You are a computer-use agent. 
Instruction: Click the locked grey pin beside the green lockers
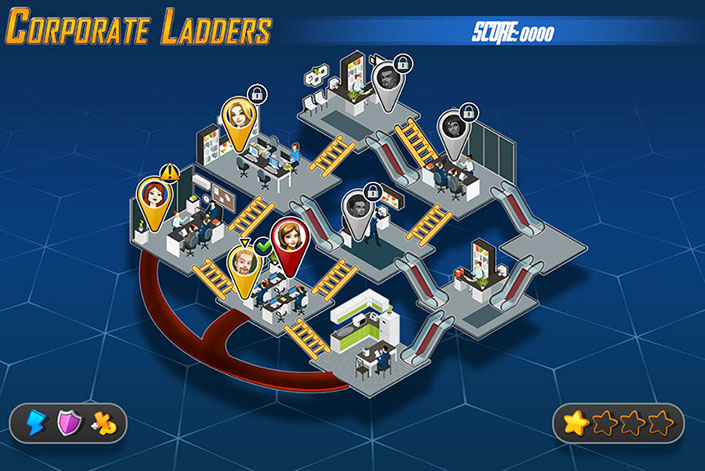tap(454, 127)
